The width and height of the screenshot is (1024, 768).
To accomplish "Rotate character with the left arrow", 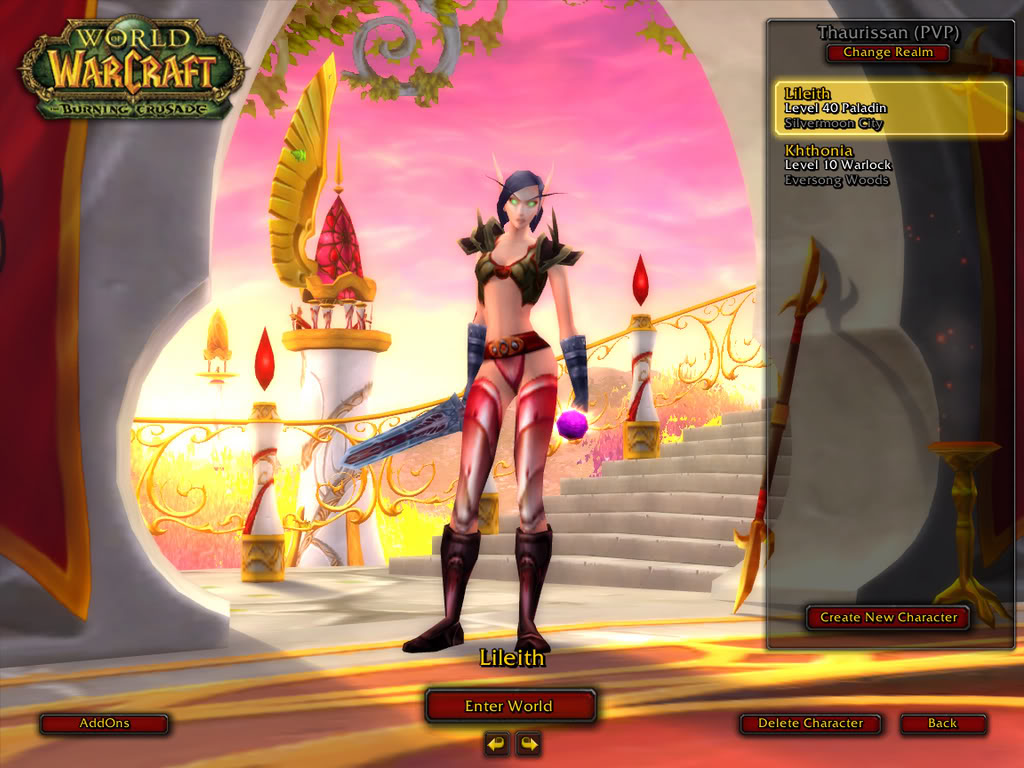I will click(497, 743).
